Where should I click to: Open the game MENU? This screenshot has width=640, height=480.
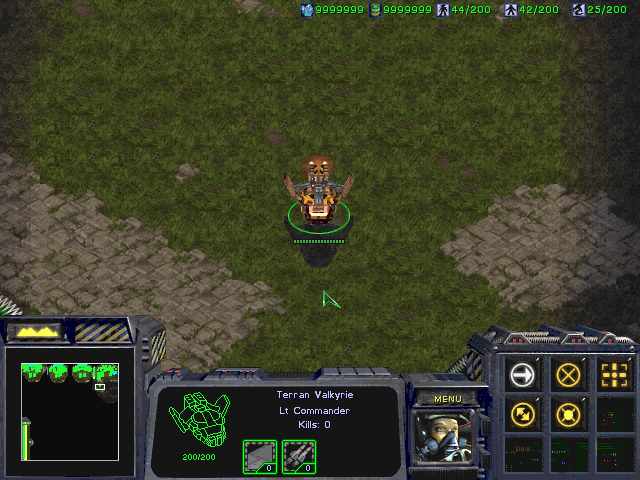(x=447, y=399)
